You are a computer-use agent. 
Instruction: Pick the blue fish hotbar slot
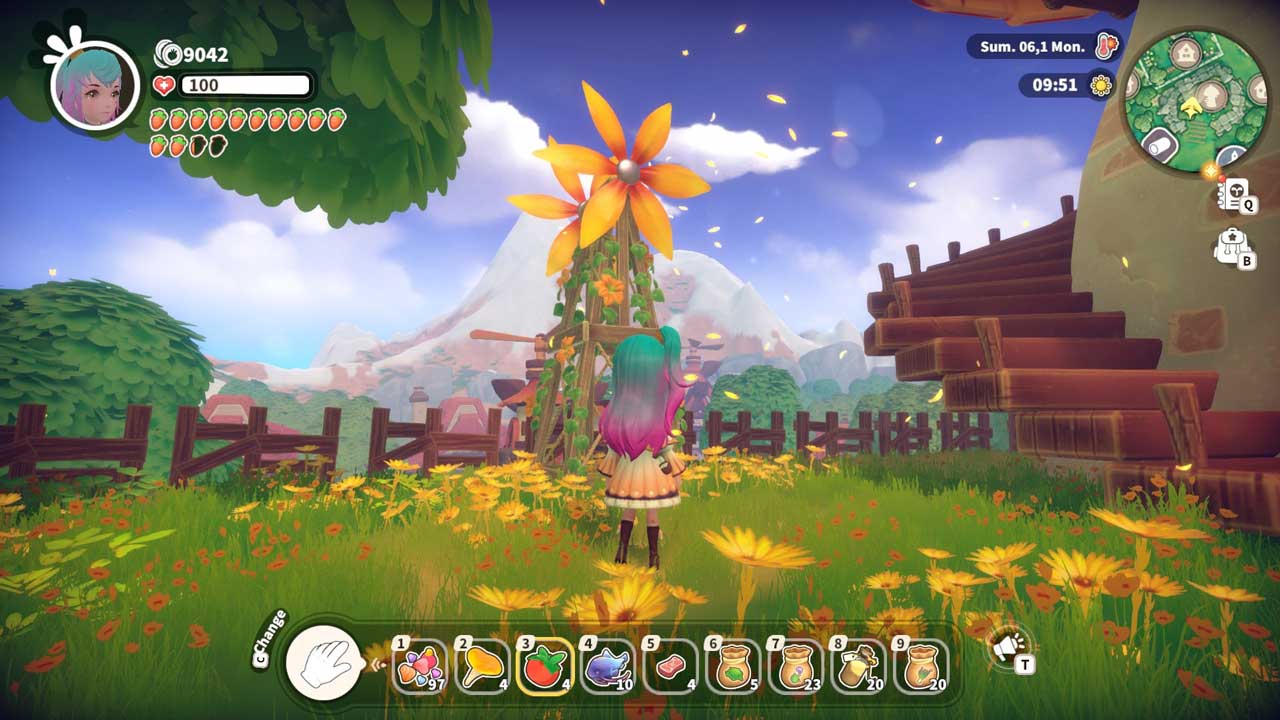click(607, 667)
